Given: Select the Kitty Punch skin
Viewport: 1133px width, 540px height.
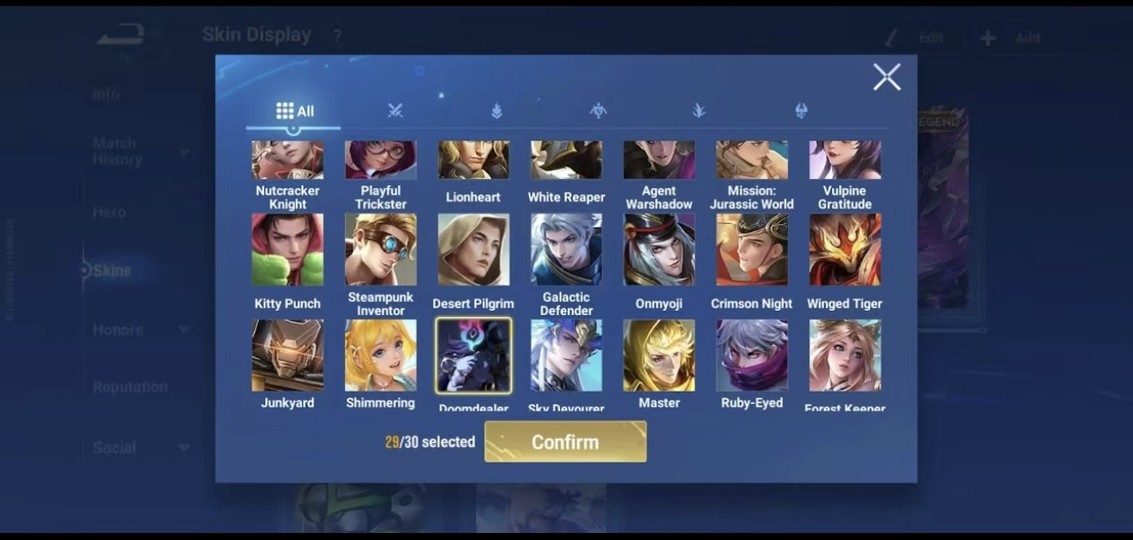Looking at the screenshot, I should tap(288, 250).
